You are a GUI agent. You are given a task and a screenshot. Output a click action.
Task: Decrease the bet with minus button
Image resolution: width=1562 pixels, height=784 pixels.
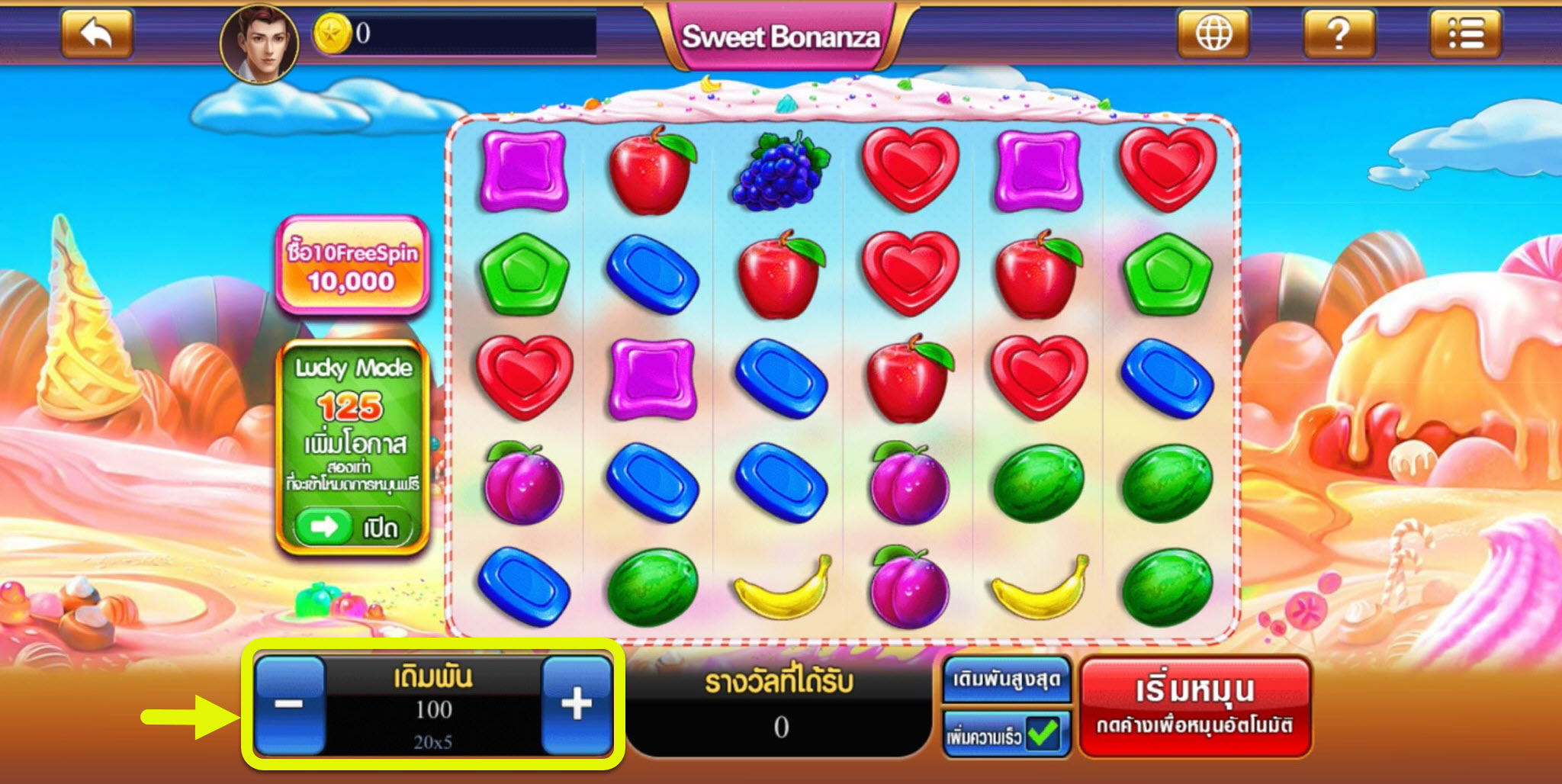289,704
